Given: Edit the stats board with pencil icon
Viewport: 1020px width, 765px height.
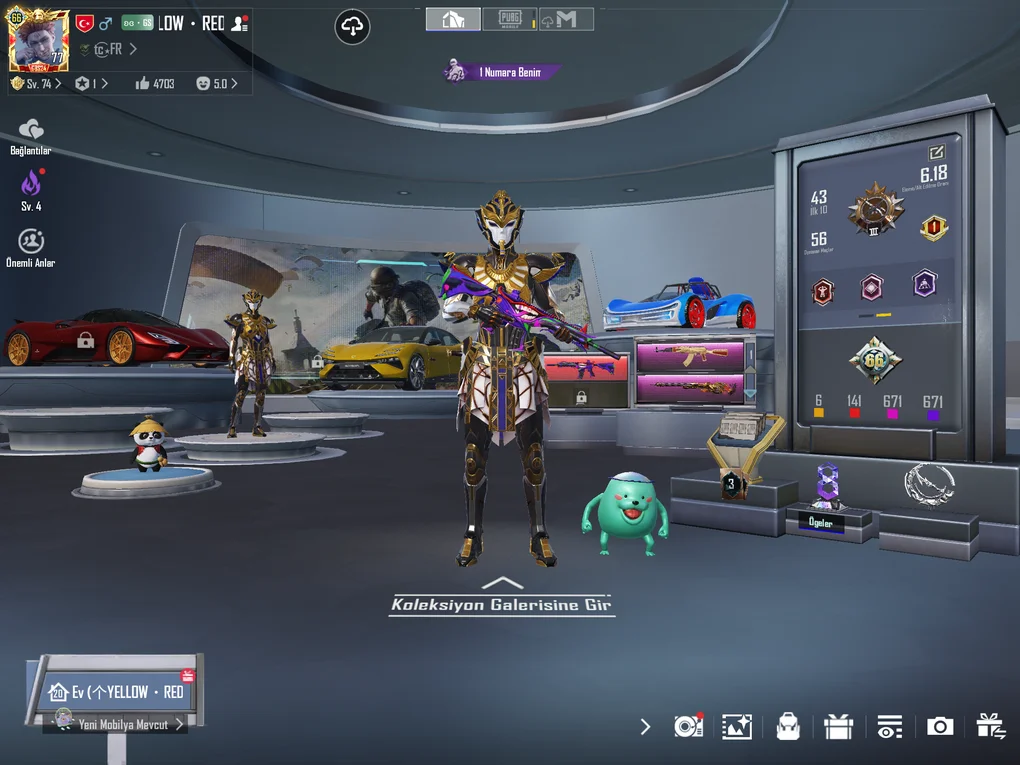Looking at the screenshot, I should [936, 153].
